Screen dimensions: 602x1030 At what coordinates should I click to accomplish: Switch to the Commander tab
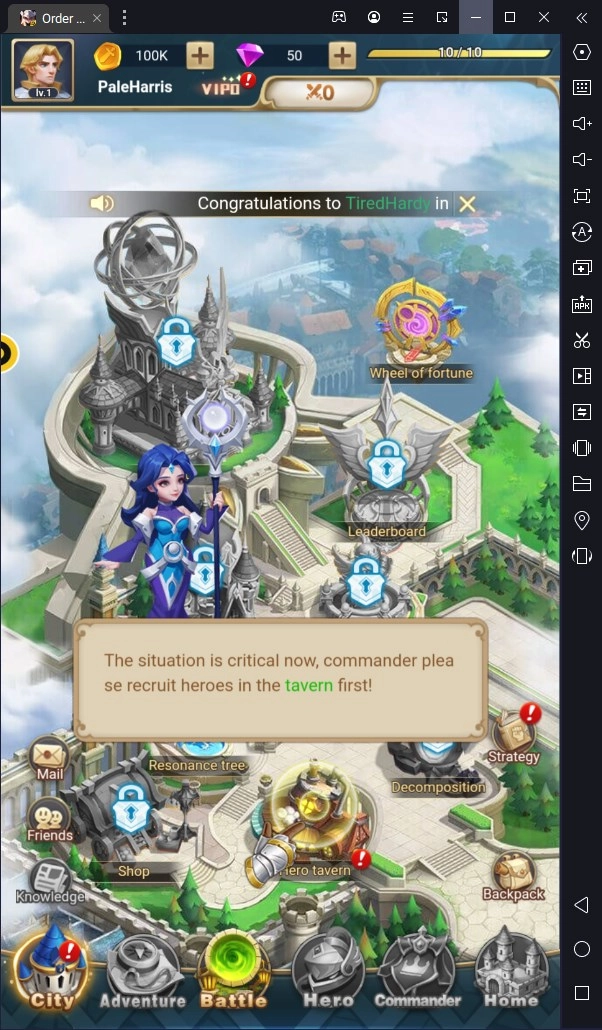point(418,970)
